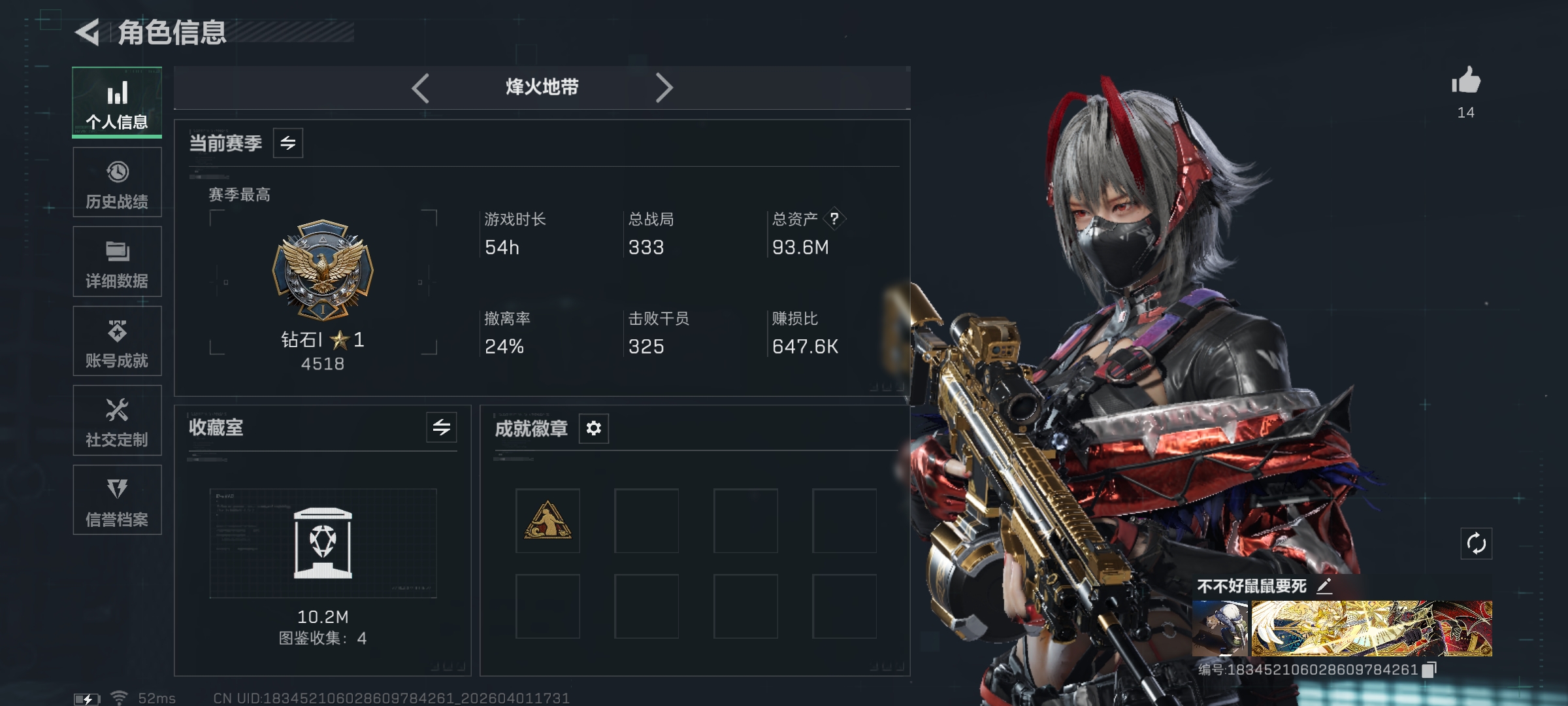
Task: Click the 总资产 question mark help icon
Action: point(834,219)
